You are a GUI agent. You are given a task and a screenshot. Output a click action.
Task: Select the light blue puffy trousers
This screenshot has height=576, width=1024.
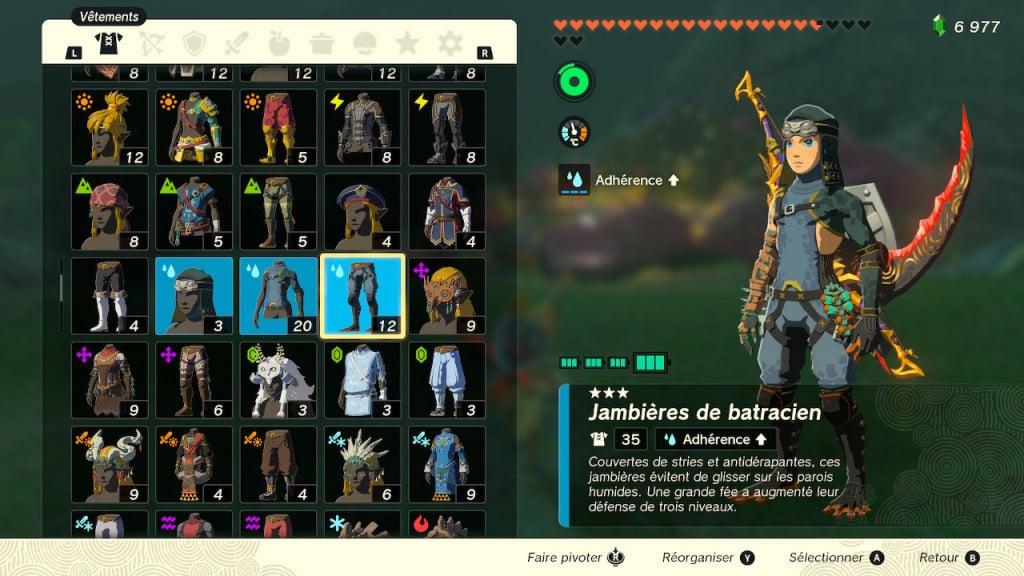[x=446, y=380]
